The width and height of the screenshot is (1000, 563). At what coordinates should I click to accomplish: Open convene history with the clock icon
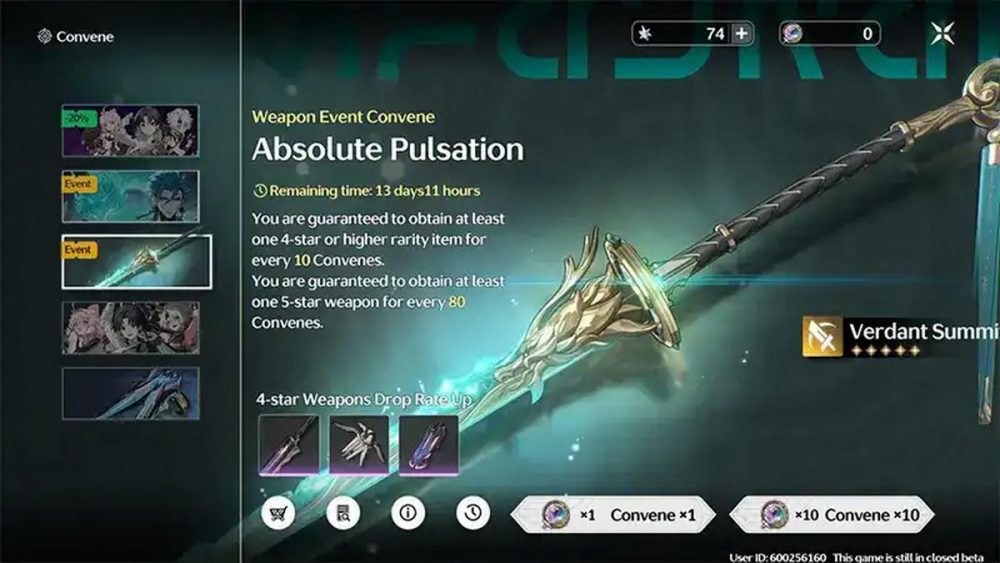point(473,514)
